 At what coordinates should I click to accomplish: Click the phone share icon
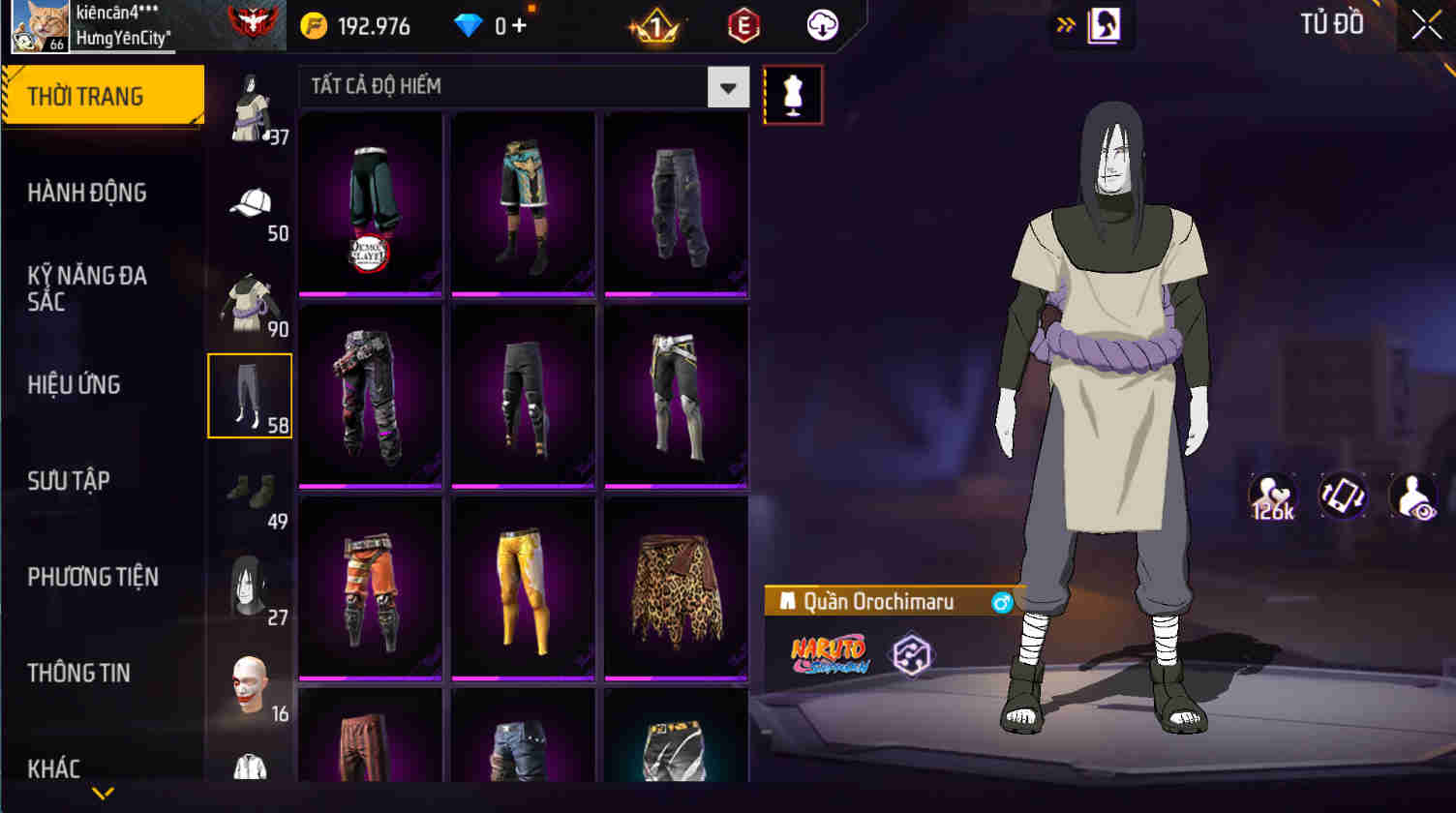pos(1345,496)
